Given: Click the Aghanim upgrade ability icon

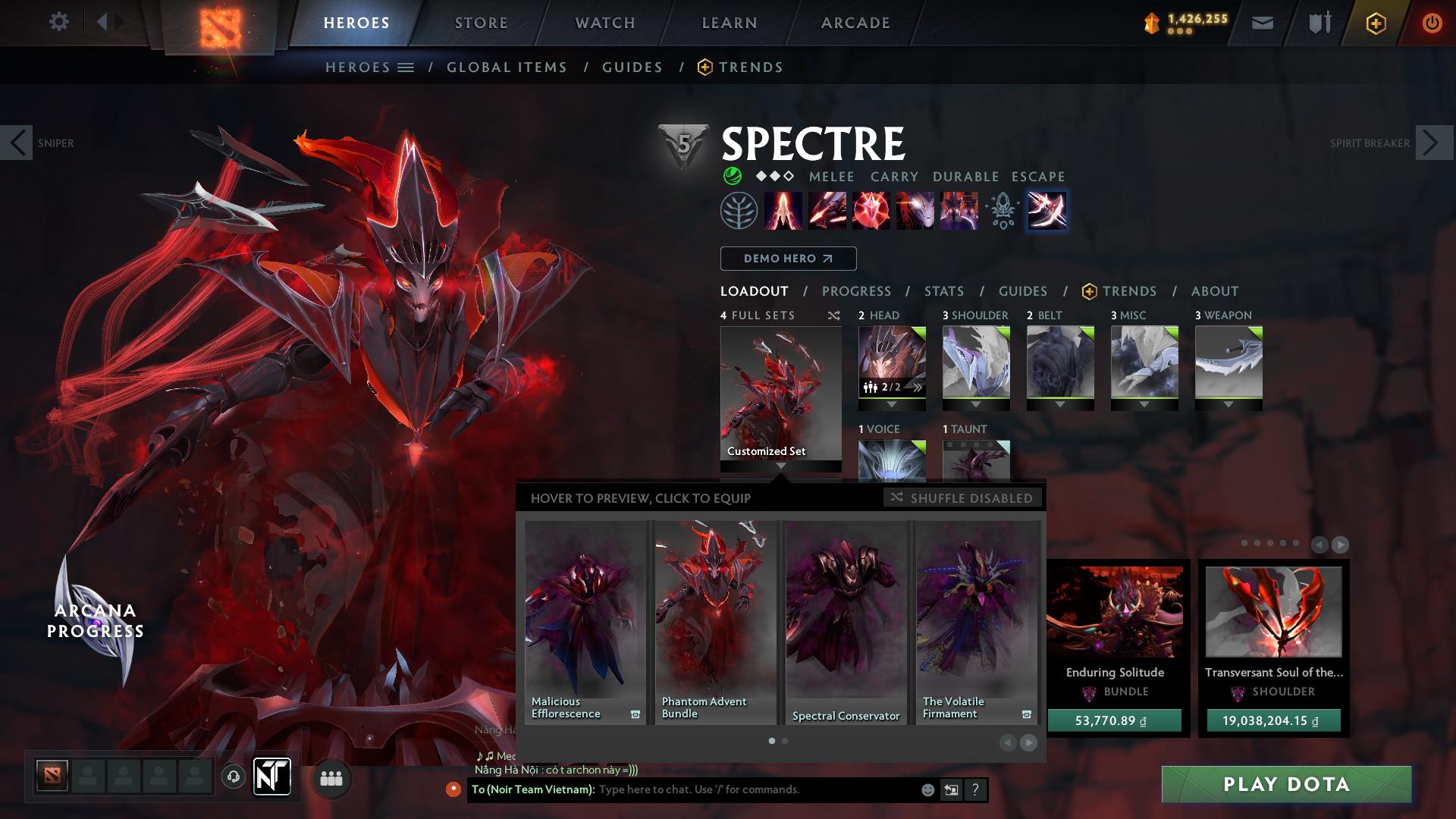Looking at the screenshot, I should (1002, 211).
